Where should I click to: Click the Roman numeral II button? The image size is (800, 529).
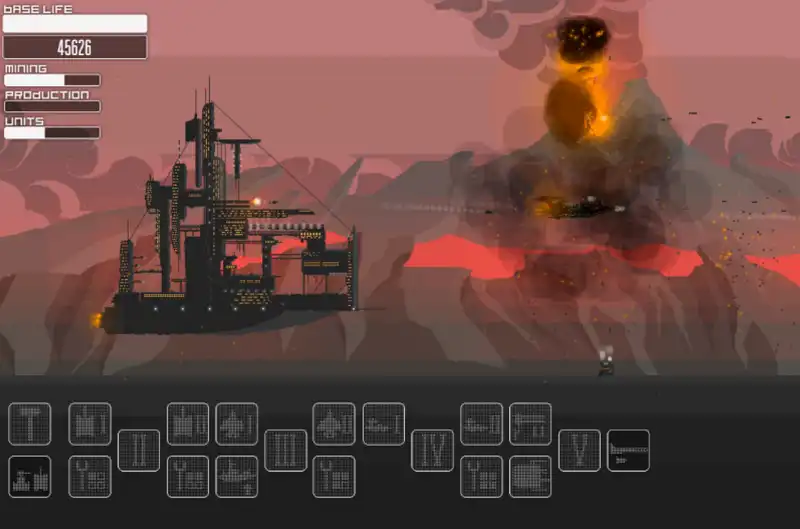[x=139, y=450]
